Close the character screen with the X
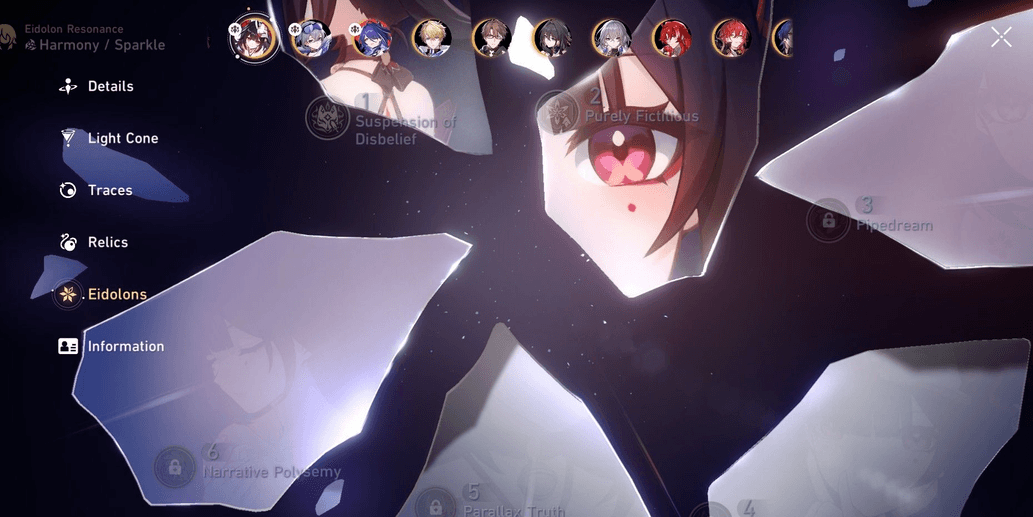 [1001, 38]
